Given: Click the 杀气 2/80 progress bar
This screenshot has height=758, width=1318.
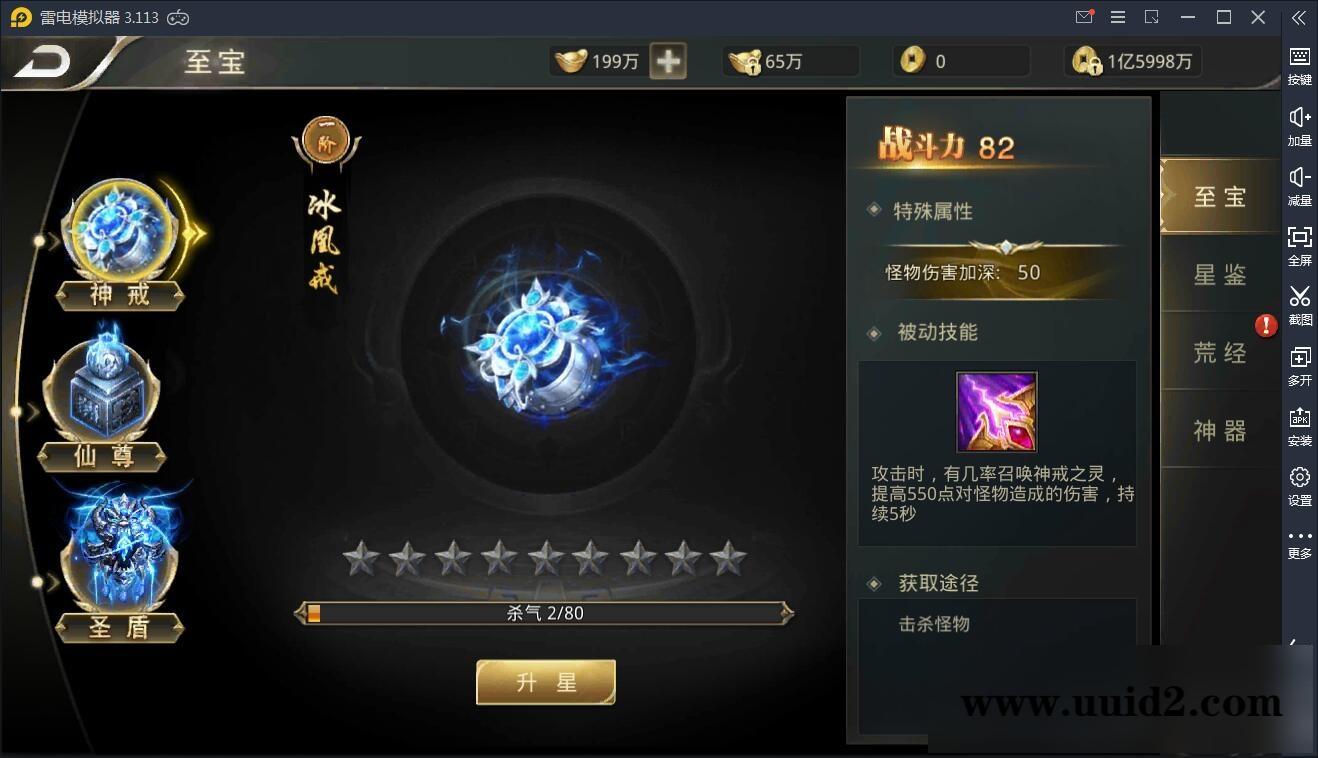Looking at the screenshot, I should click(545, 613).
